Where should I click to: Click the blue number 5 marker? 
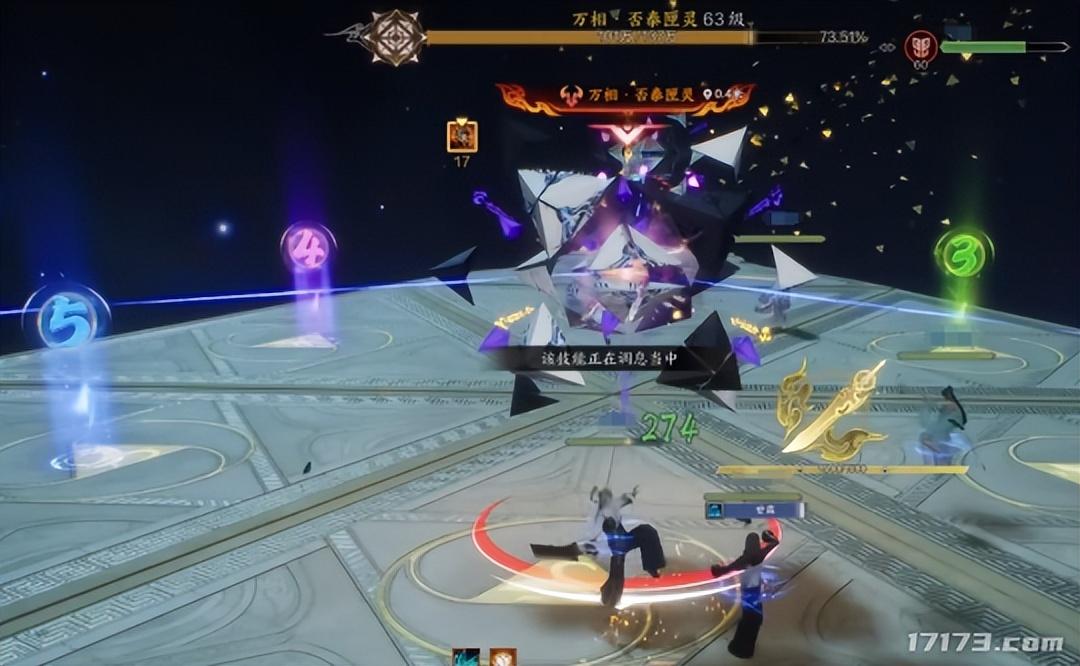[x=66, y=320]
